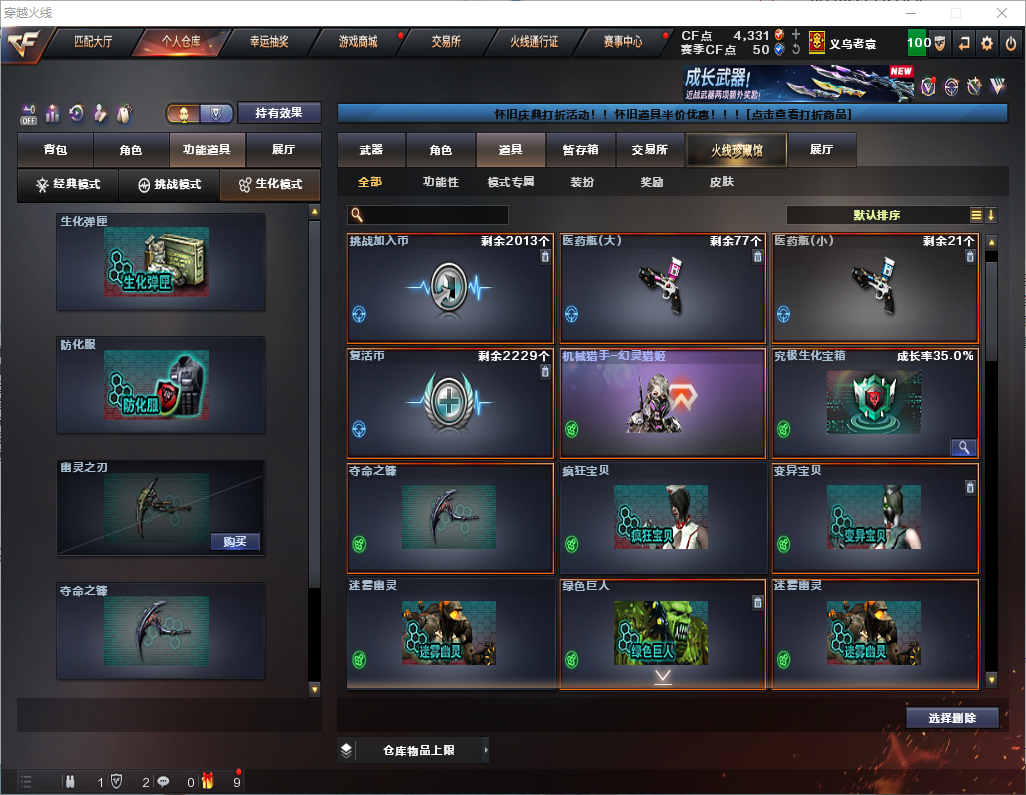Switch to 经典模式 classic mode tab
The width and height of the screenshot is (1026, 795).
[68, 185]
